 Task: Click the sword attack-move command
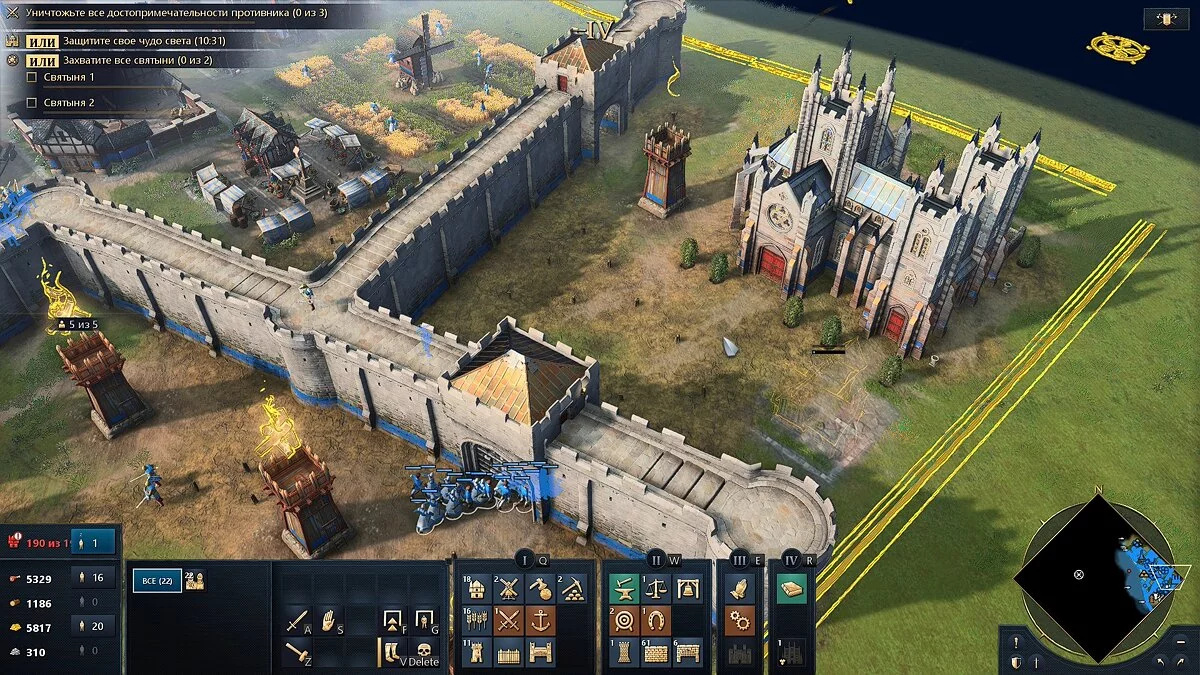297,621
